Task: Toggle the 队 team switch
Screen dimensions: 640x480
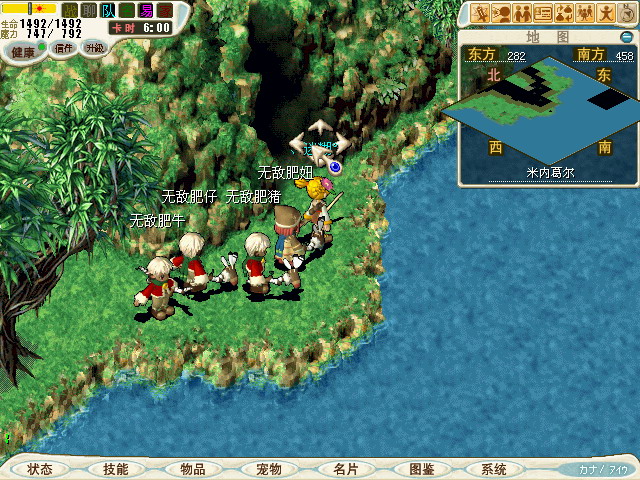Action: pyautogui.click(x=108, y=10)
